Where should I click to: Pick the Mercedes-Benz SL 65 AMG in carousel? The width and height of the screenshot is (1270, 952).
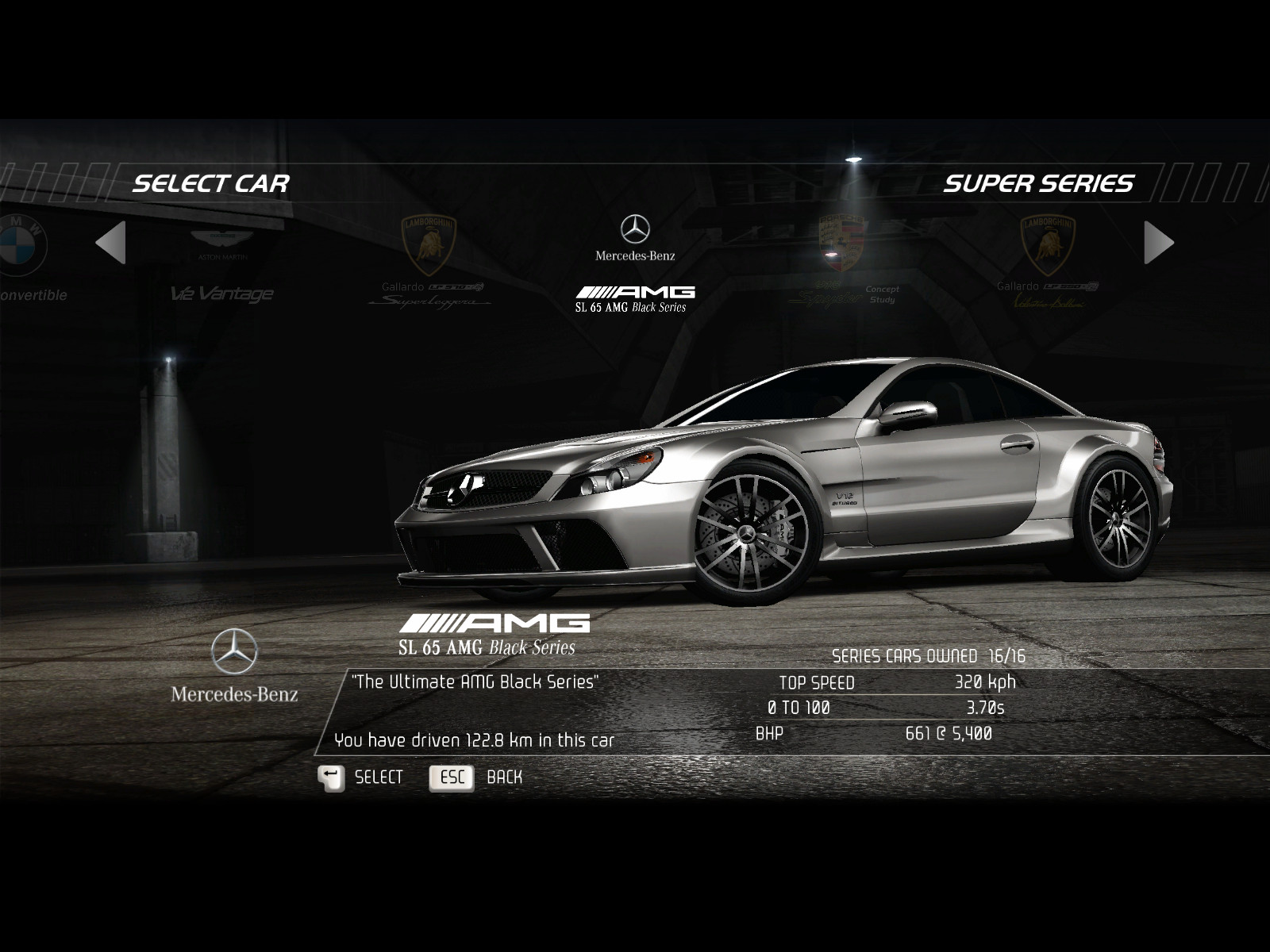[x=635, y=263]
